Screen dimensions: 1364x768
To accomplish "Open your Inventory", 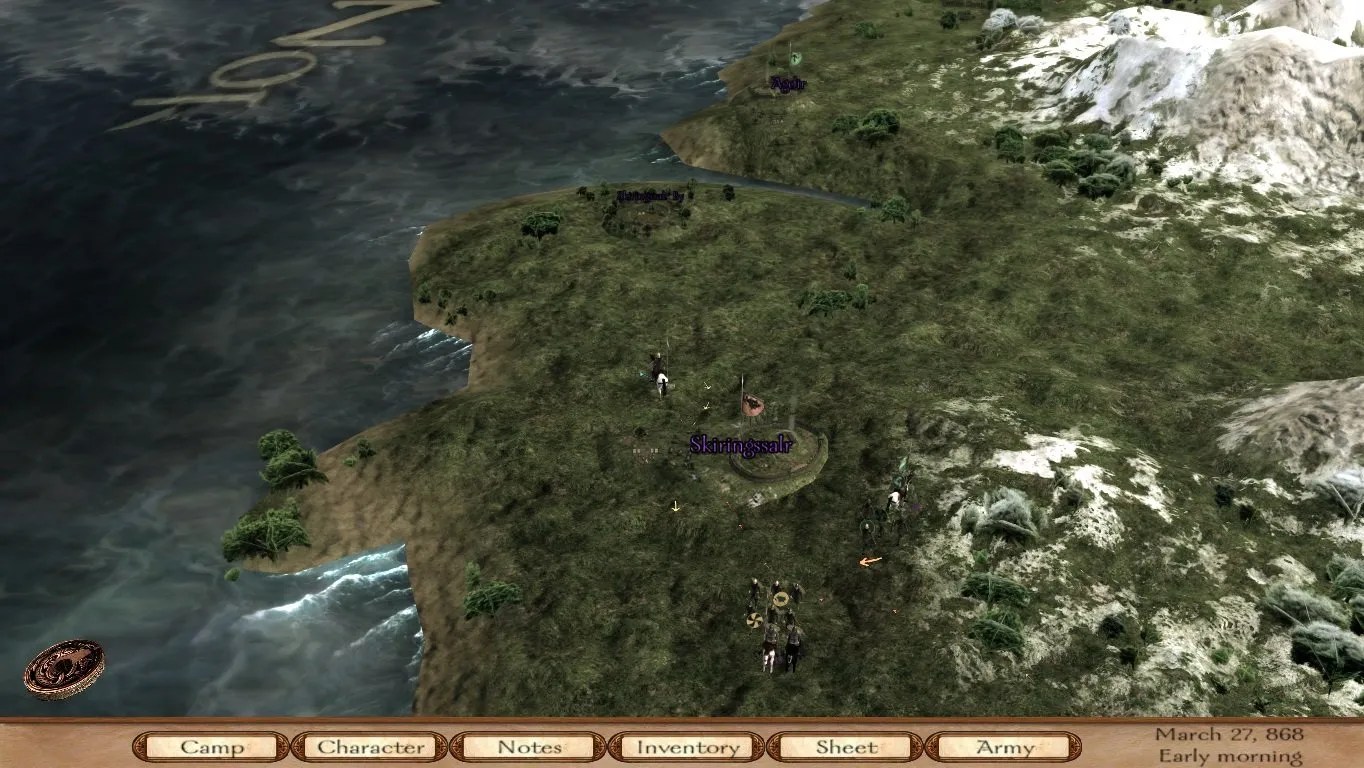I will coord(687,747).
